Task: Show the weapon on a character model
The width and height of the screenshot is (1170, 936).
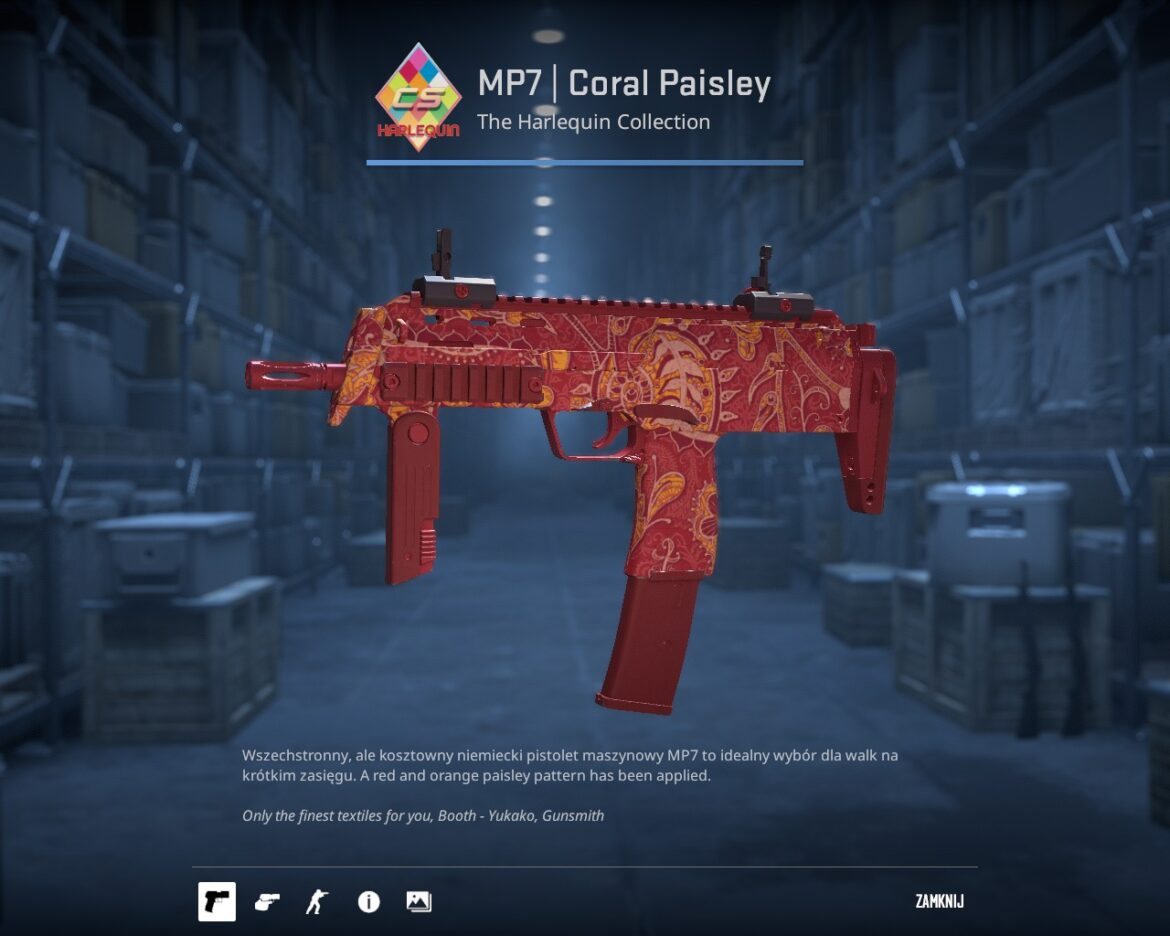Action: [x=316, y=902]
